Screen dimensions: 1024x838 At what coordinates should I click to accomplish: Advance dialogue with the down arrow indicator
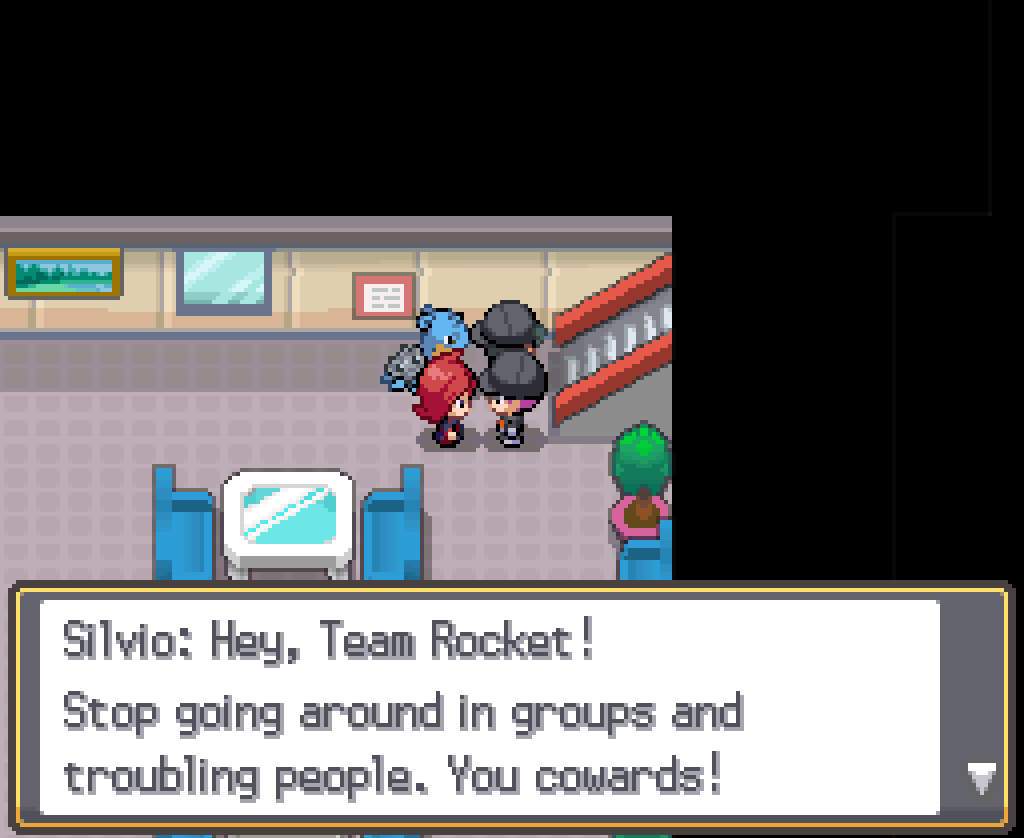tap(981, 777)
